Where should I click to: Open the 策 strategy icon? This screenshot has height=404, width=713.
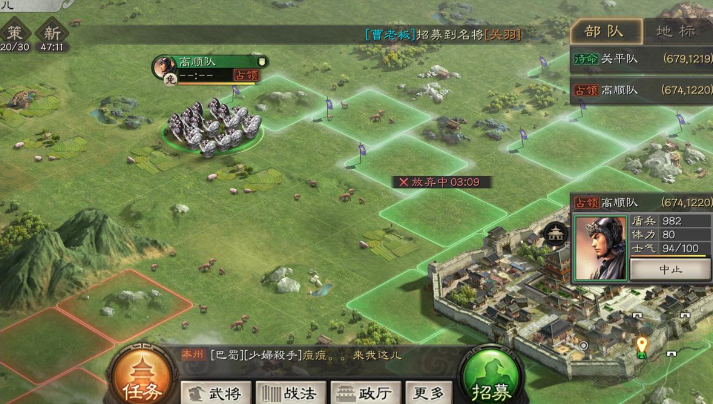pyautogui.click(x=14, y=34)
